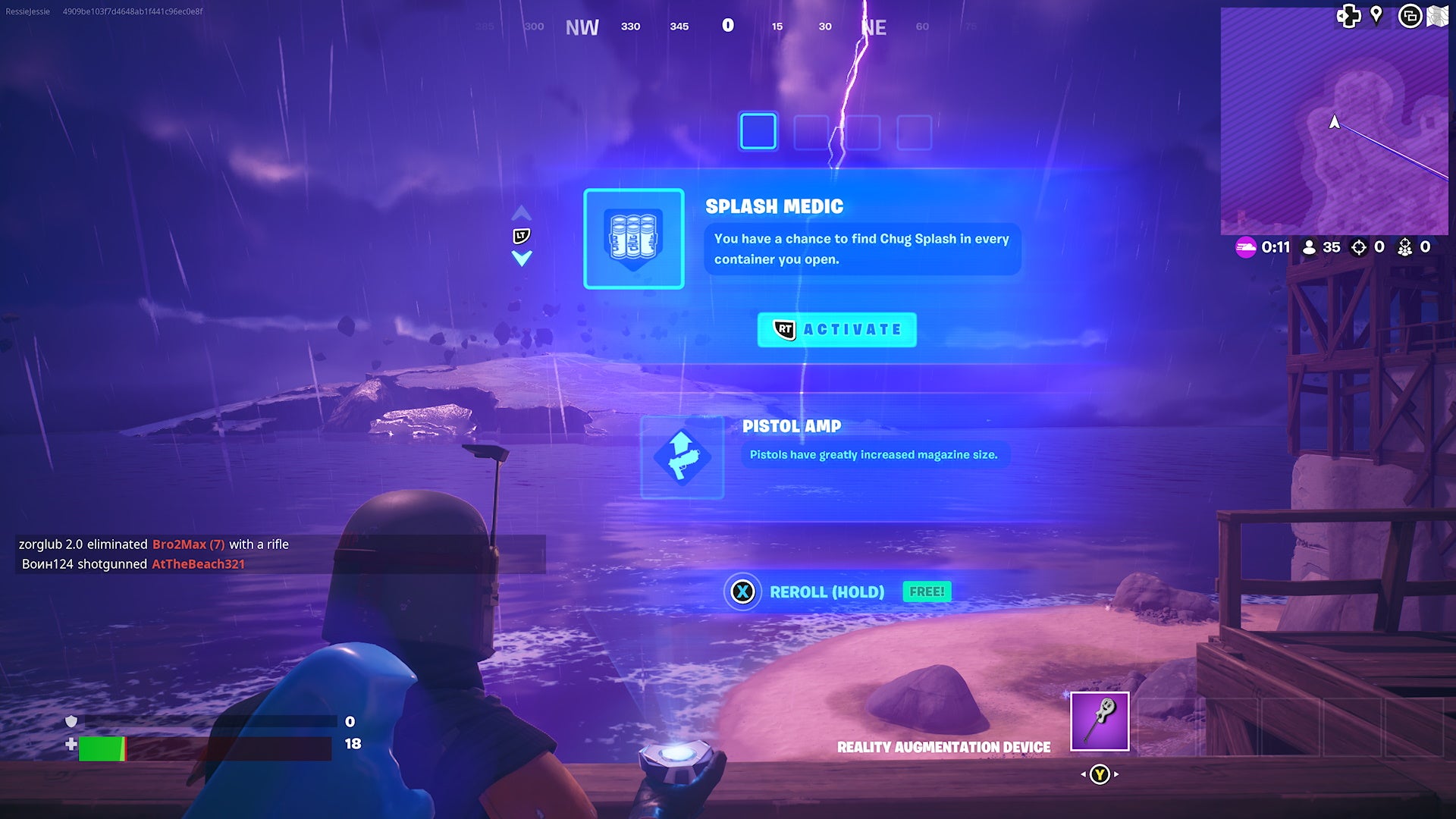This screenshot has width=1456, height=819.
Task: Click the squad eliminations icon
Action: pyautogui.click(x=1404, y=247)
